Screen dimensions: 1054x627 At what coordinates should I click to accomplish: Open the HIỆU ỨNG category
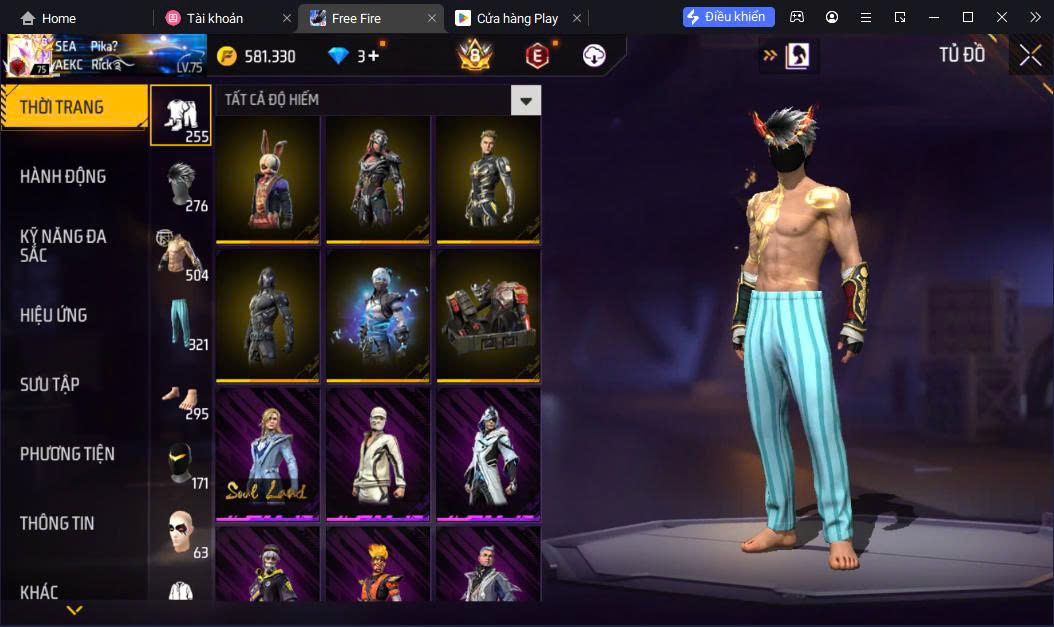pos(54,315)
